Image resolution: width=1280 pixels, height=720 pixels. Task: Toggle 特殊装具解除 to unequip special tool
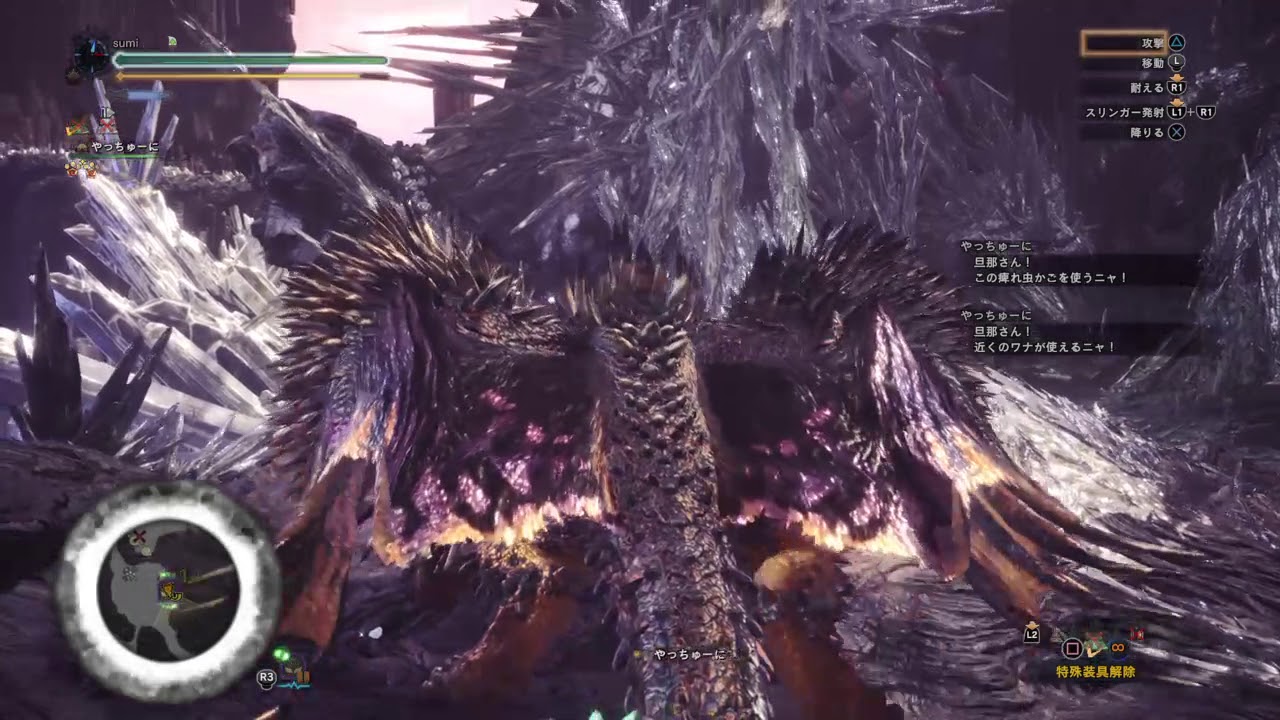click(1098, 672)
